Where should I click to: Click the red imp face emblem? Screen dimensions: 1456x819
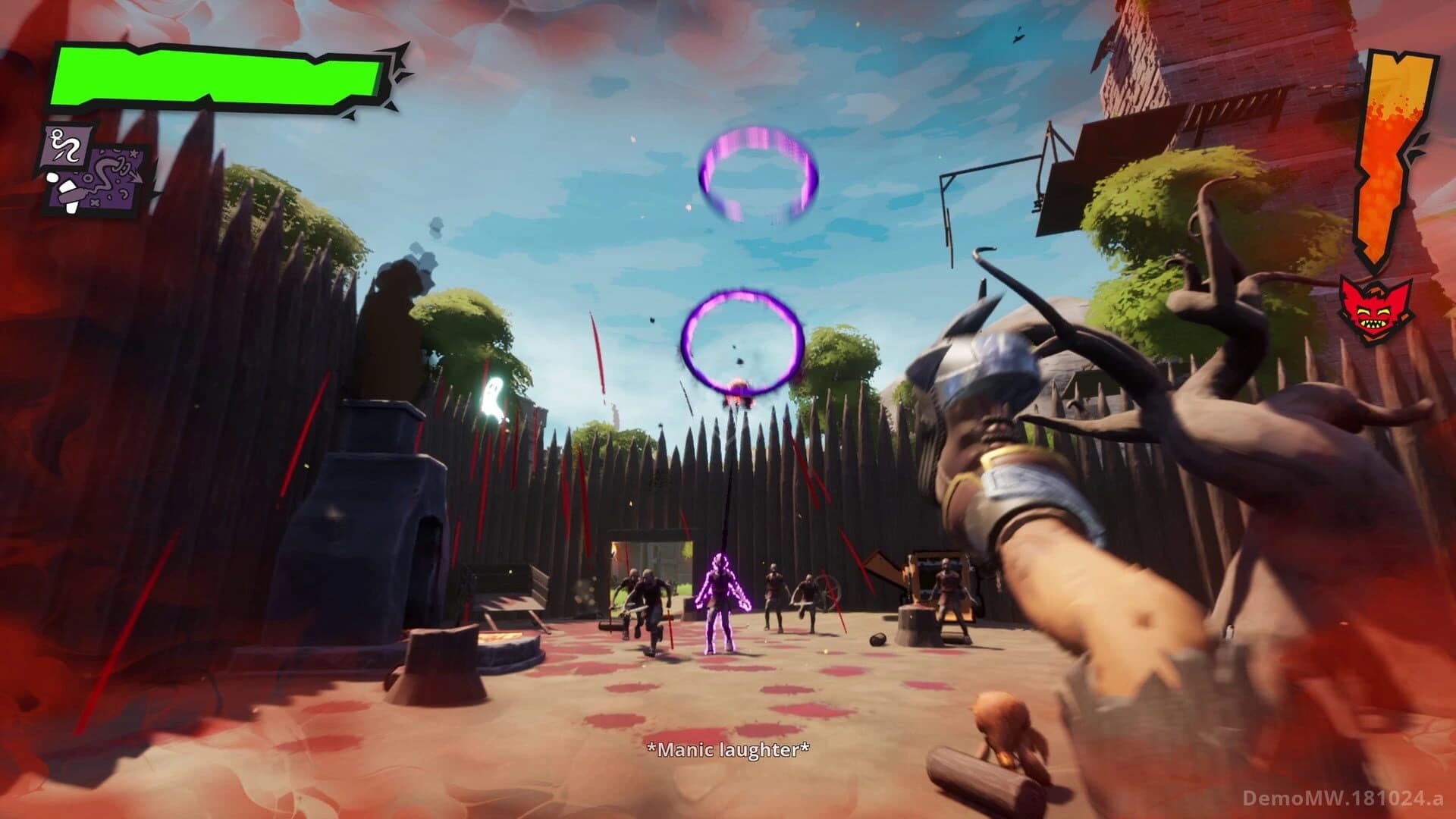(x=1382, y=313)
